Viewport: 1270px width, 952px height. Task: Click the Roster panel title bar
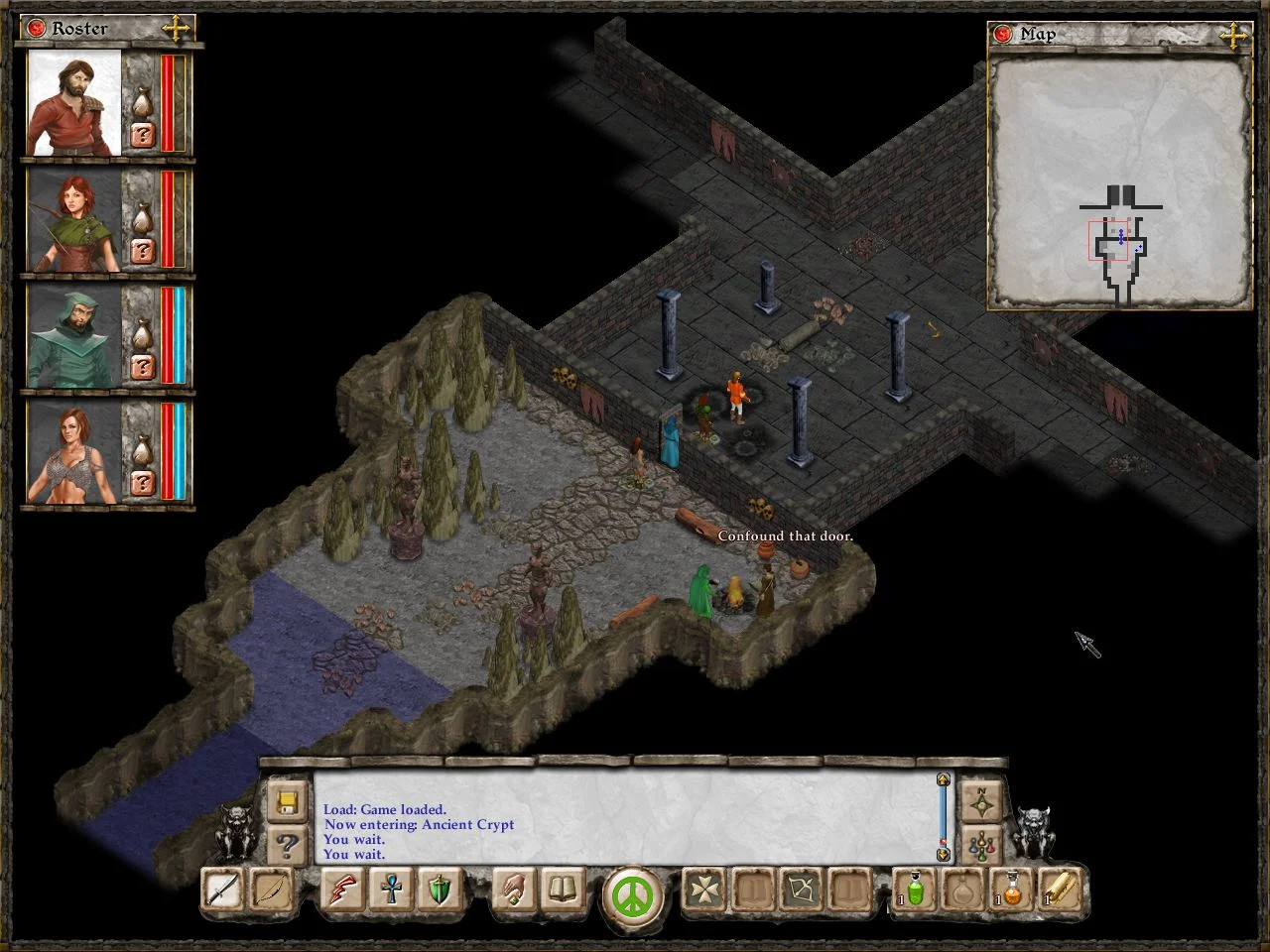pyautogui.click(x=79, y=29)
